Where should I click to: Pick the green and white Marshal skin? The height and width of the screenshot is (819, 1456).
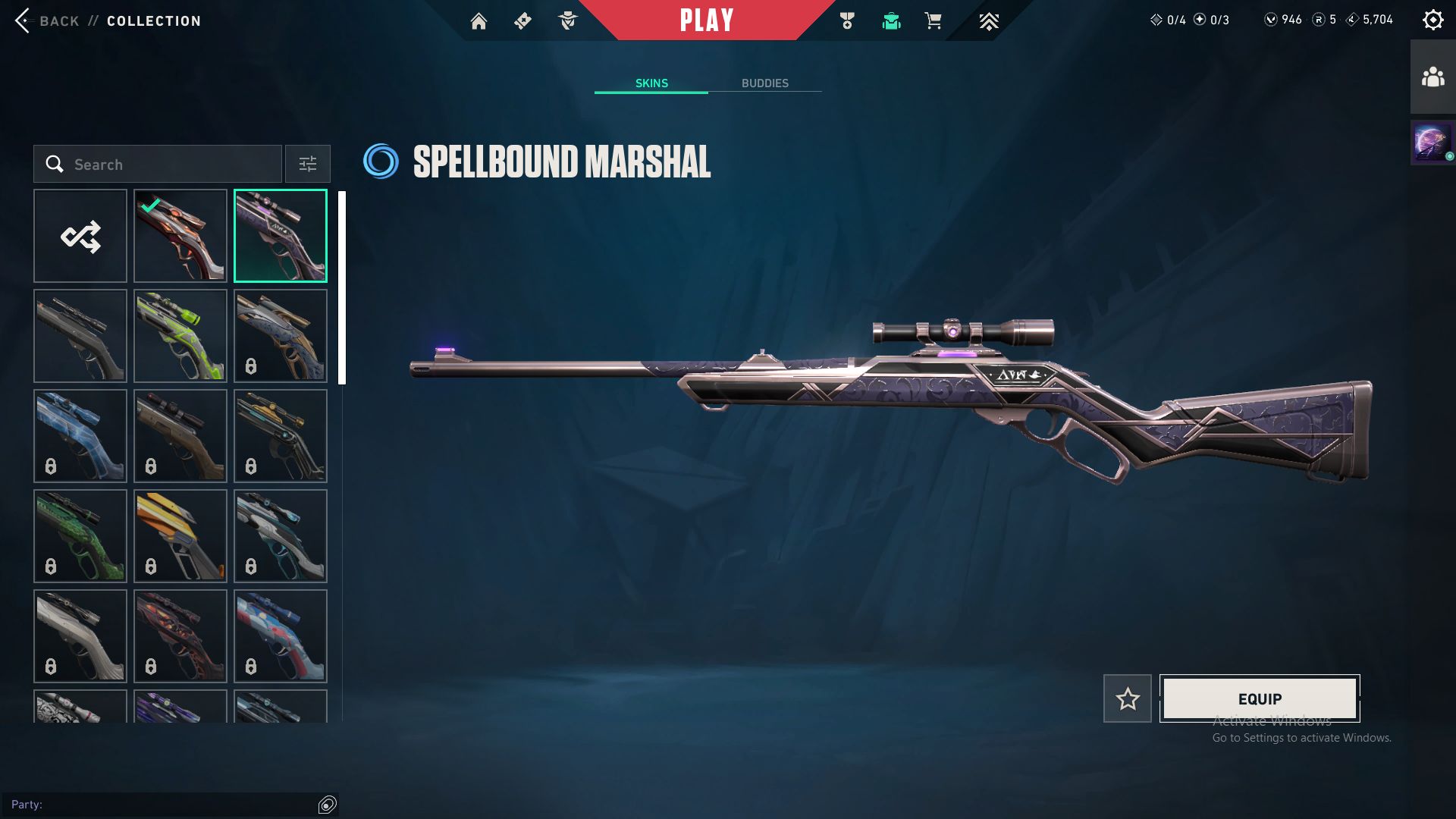(180, 336)
